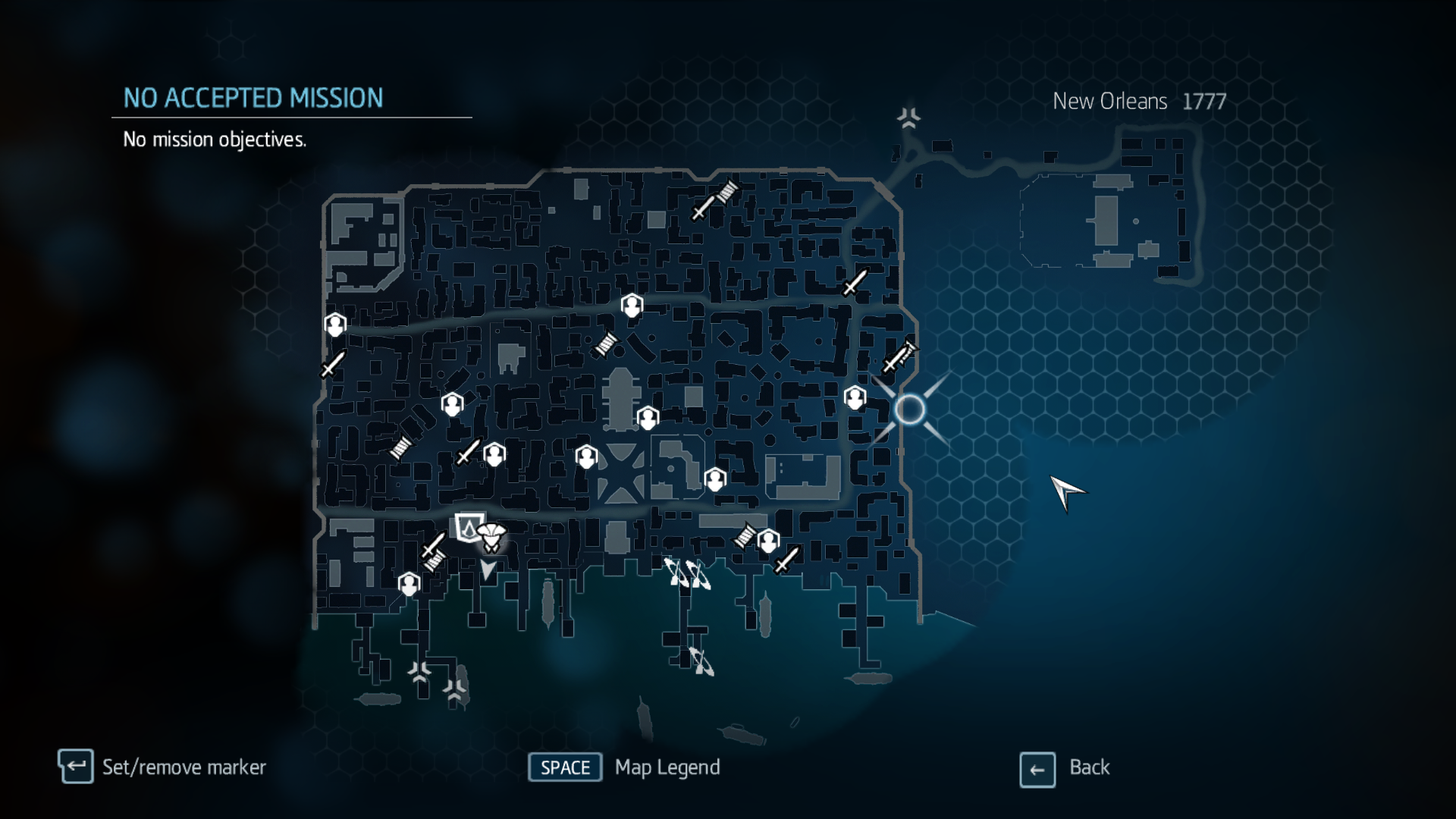Click the player's tricorn hat map icon
The image size is (1456, 819).
[491, 537]
